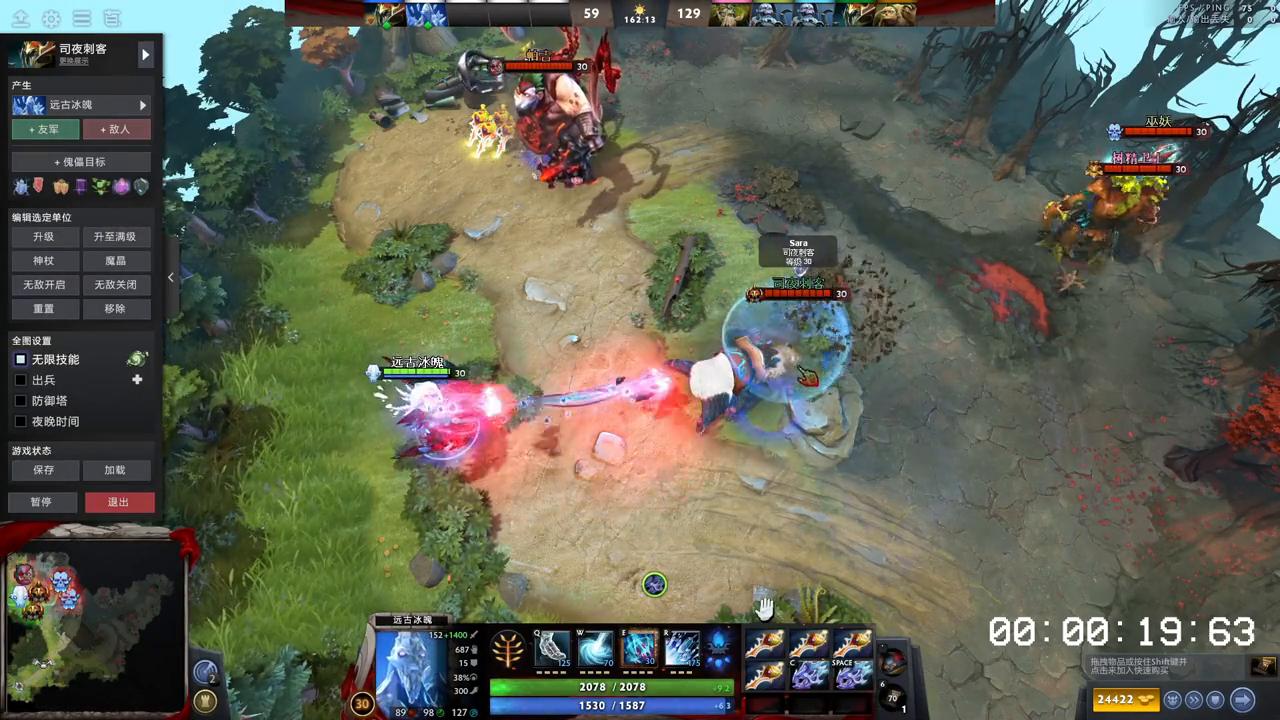Open the hamburger menu at the top left

tap(83, 17)
